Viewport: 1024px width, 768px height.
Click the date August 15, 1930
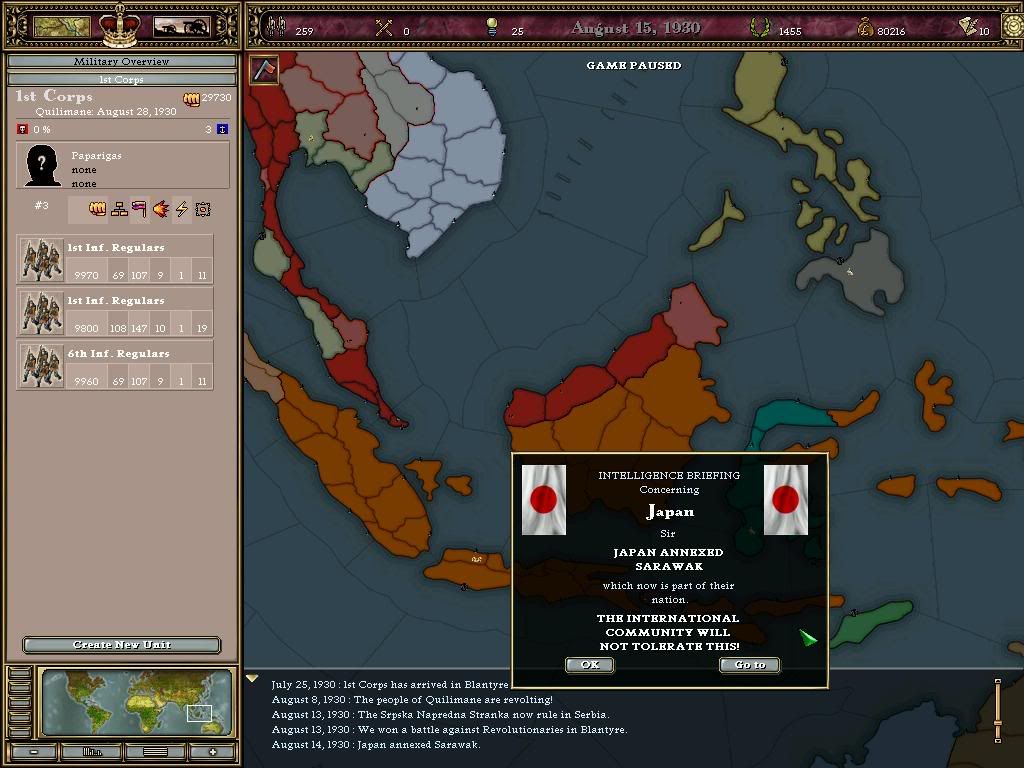click(x=635, y=28)
